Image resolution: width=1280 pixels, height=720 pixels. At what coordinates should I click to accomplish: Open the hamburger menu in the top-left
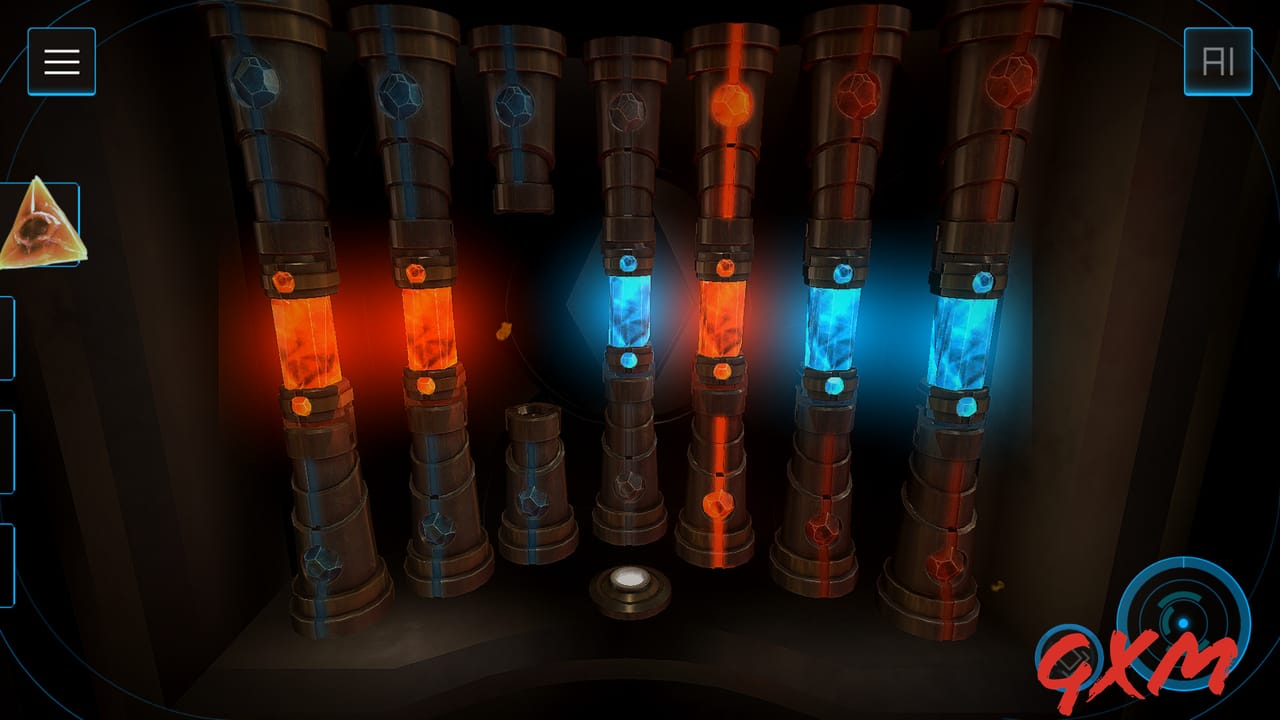pyautogui.click(x=60, y=62)
